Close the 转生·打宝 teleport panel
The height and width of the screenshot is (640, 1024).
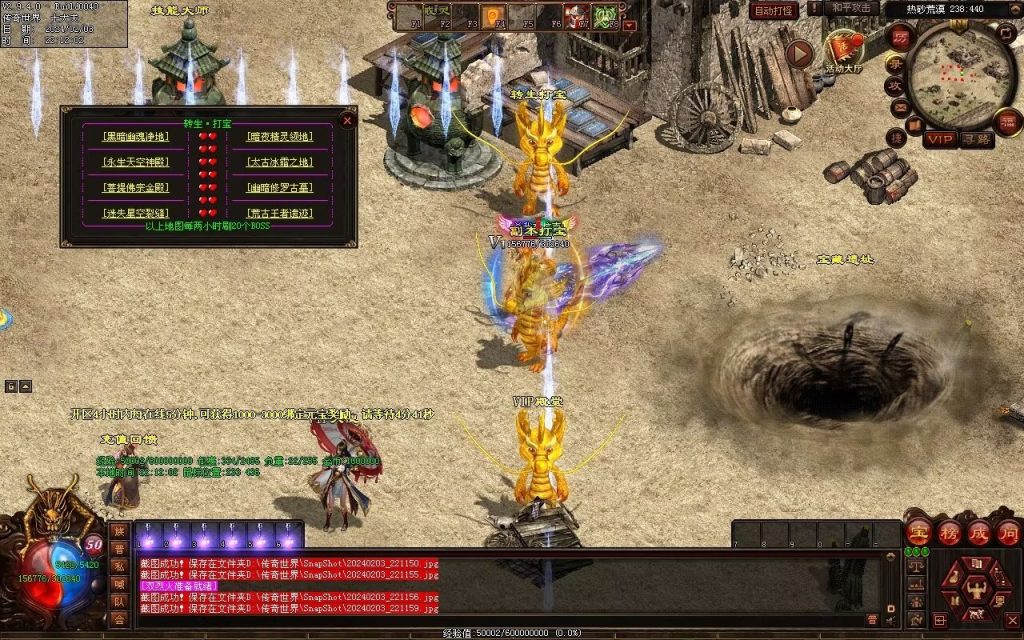click(x=347, y=120)
